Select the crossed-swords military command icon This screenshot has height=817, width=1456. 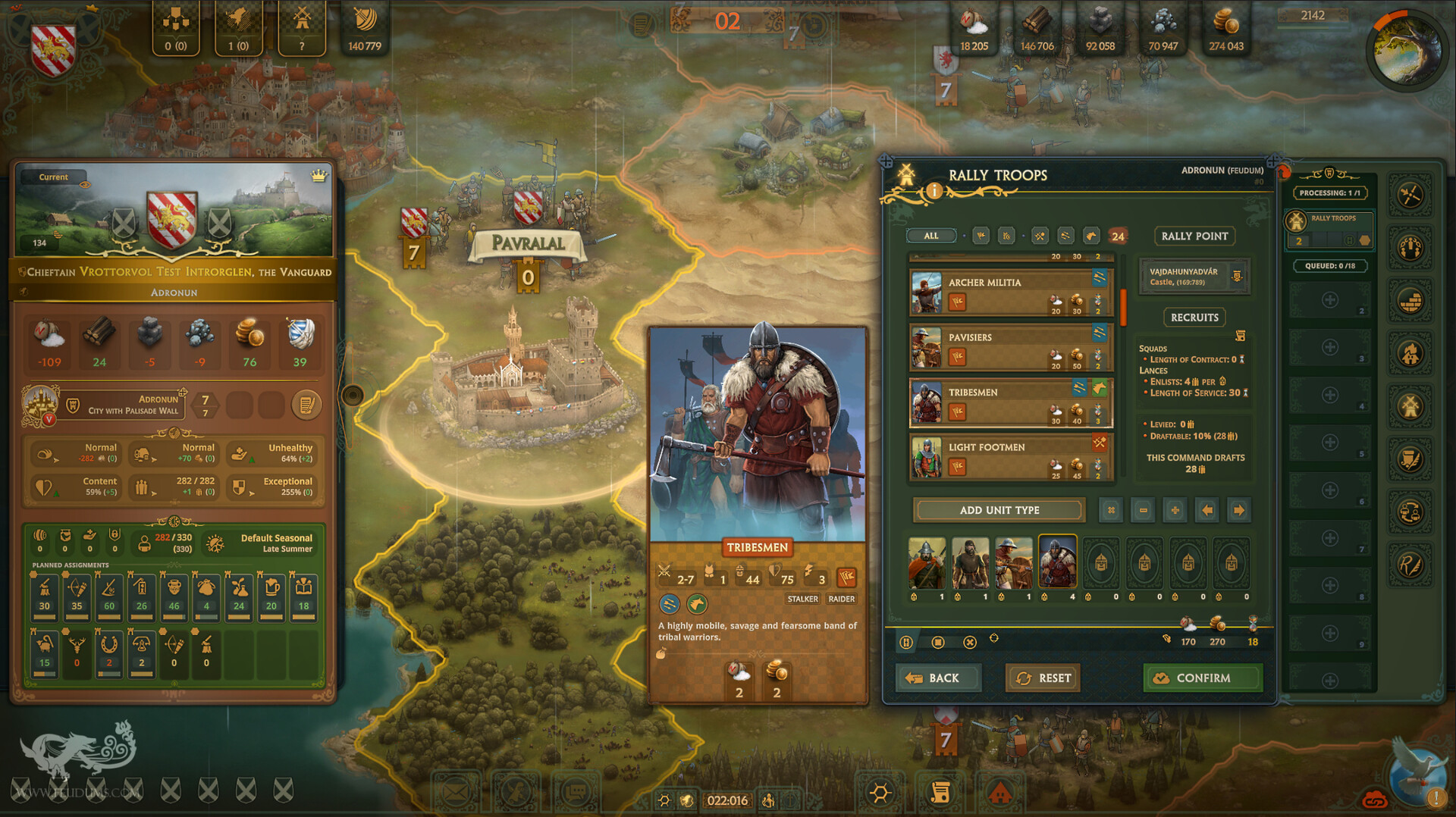[1410, 194]
